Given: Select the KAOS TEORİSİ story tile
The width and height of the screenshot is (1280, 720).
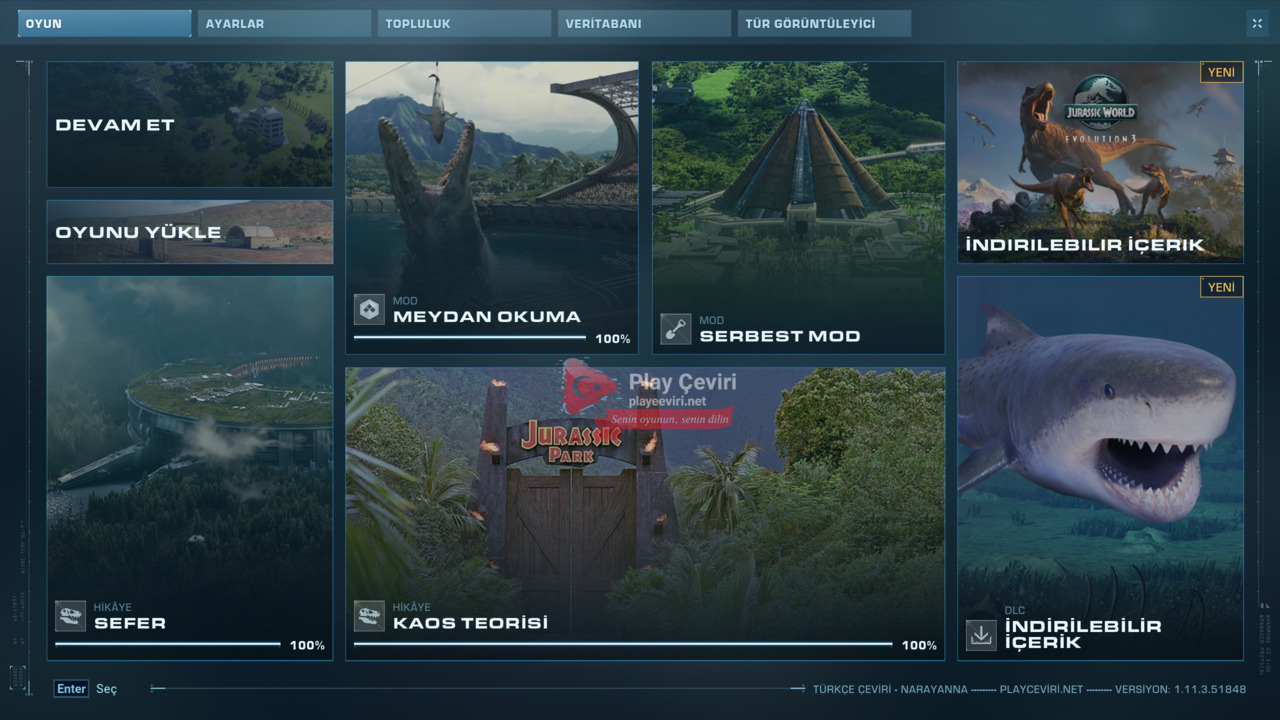Looking at the screenshot, I should pos(645,514).
